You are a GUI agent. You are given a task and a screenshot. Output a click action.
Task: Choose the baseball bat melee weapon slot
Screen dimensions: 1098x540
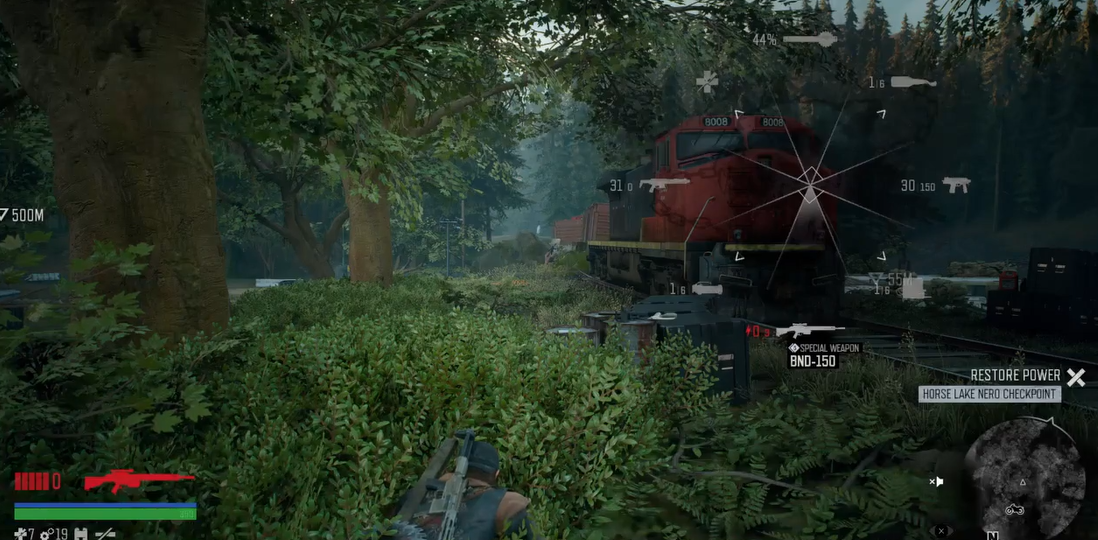pos(809,40)
